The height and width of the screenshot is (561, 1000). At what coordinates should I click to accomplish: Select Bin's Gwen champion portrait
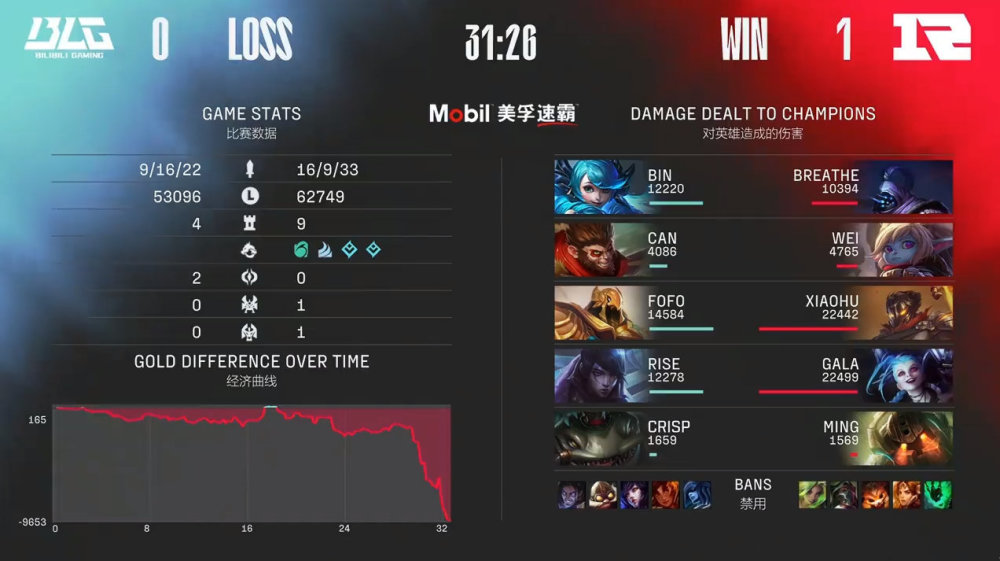tap(598, 187)
